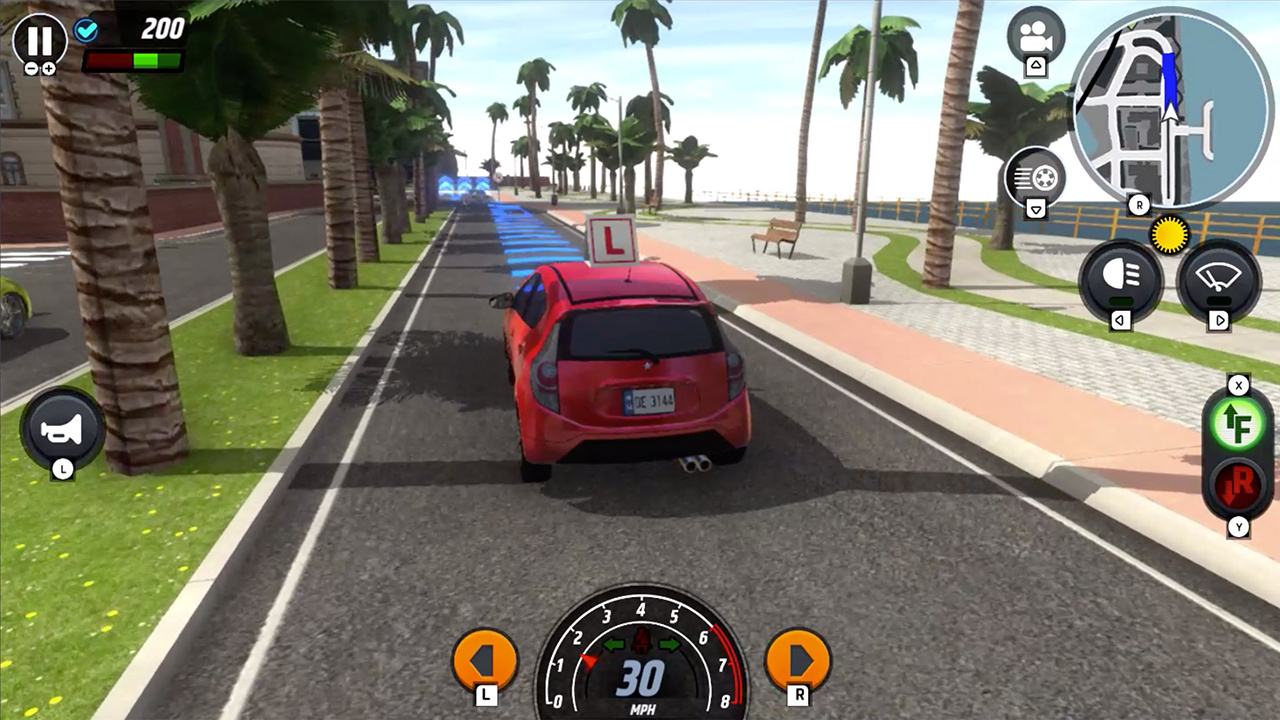Expand the camera options via its small arrow
Image resolution: width=1280 pixels, height=720 pixels.
pos(1035,64)
